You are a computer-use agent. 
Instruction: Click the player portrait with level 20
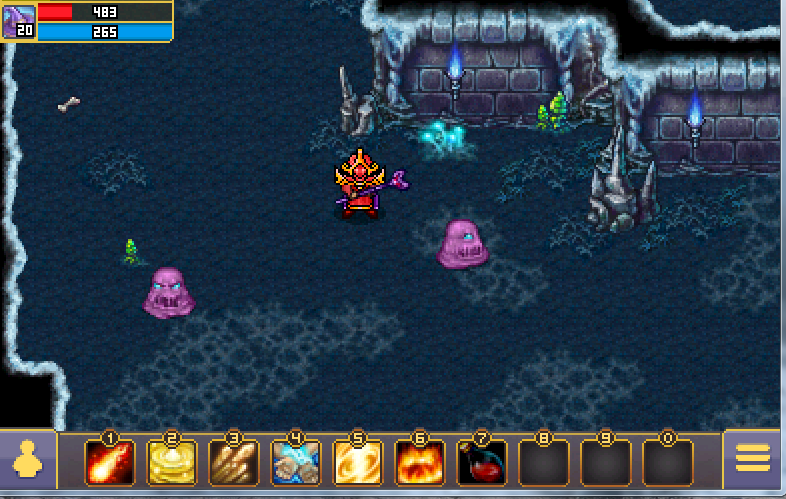[18, 20]
